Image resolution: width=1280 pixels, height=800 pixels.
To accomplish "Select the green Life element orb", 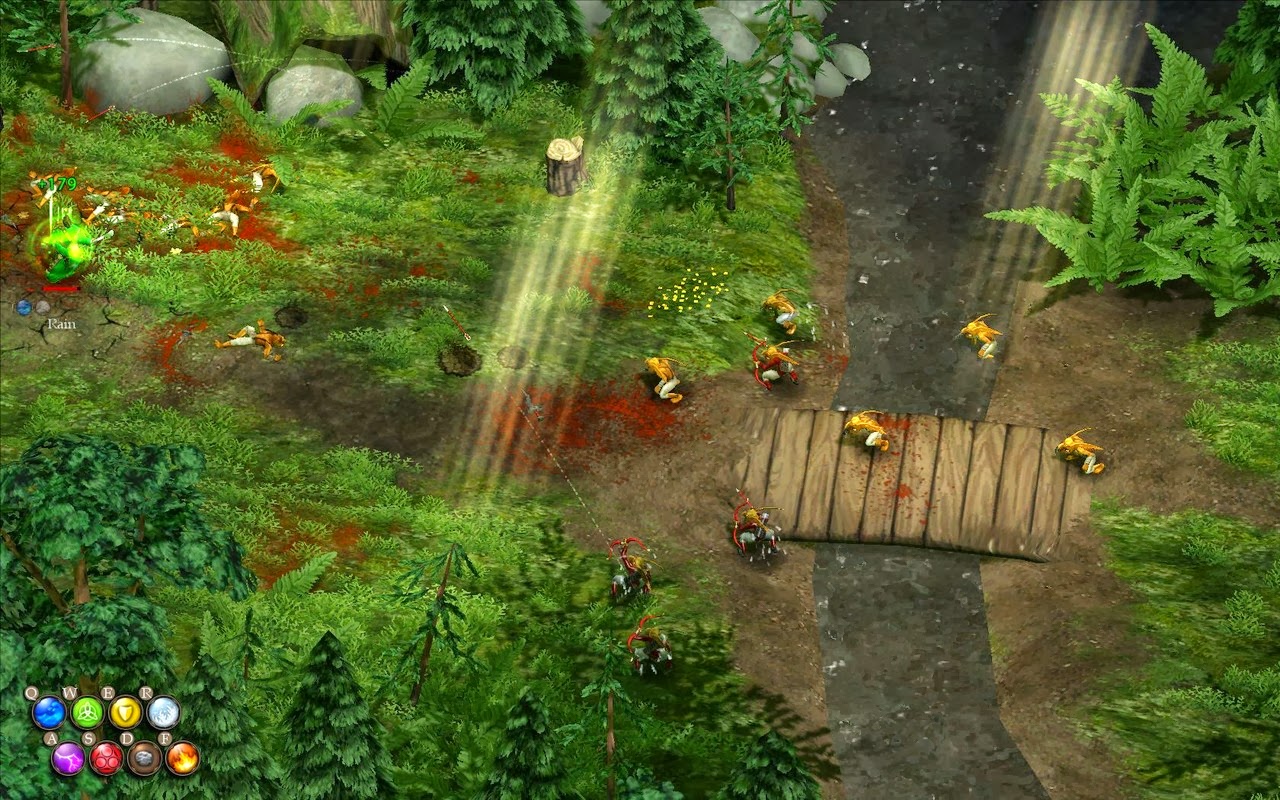I will 87,714.
